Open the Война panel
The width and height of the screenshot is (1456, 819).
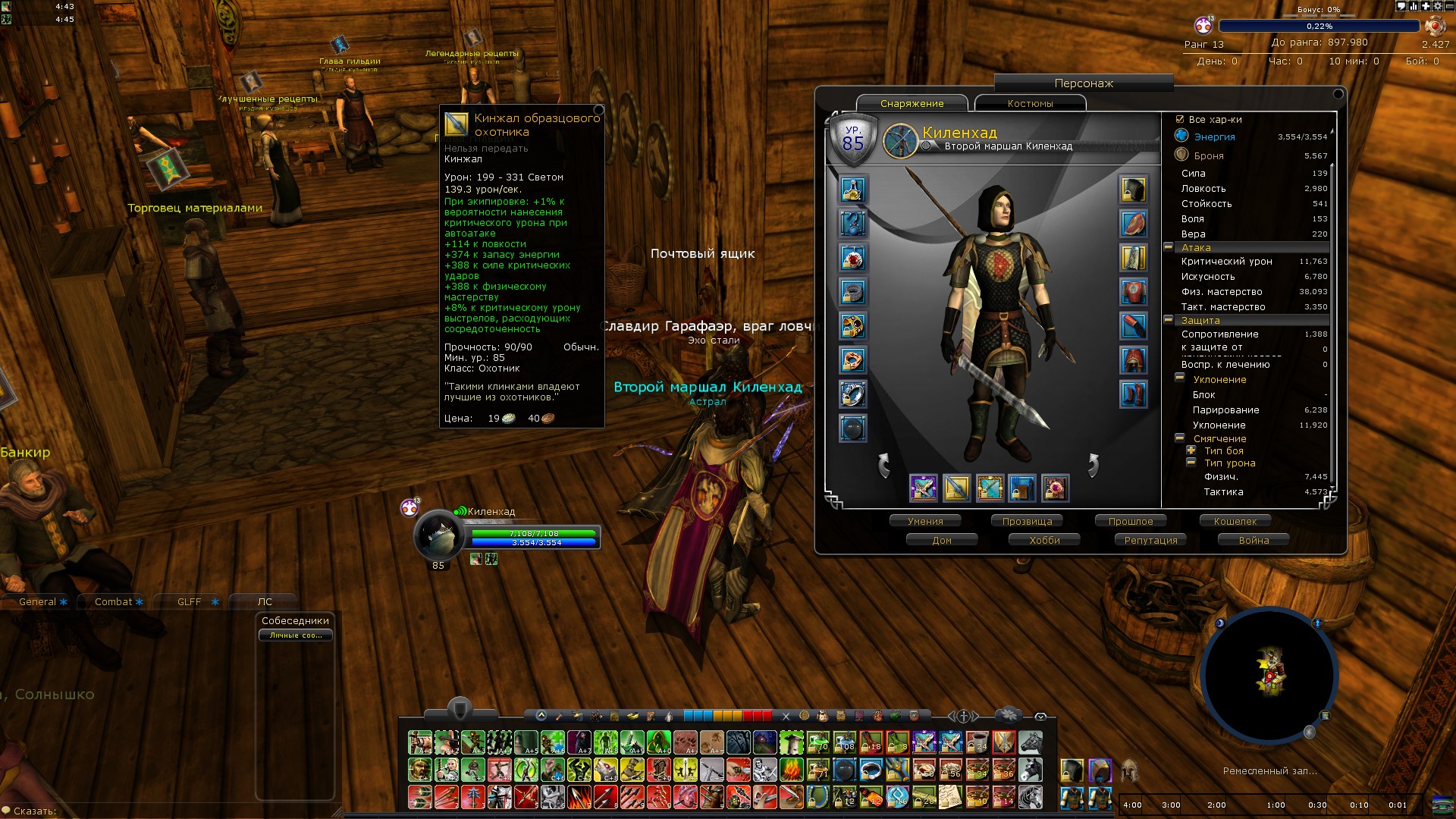pyautogui.click(x=1254, y=540)
